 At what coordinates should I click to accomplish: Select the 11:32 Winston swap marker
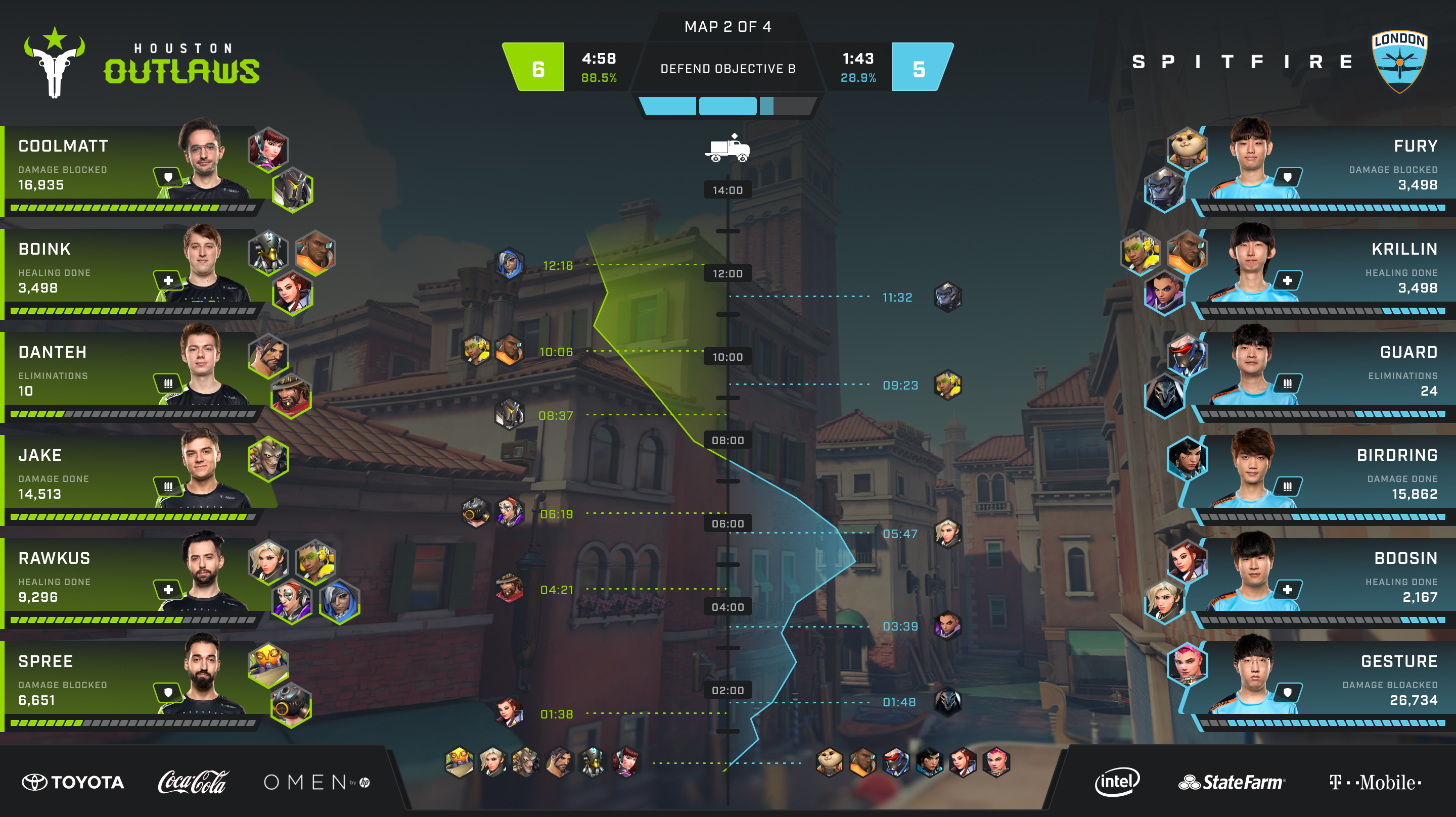(947, 297)
